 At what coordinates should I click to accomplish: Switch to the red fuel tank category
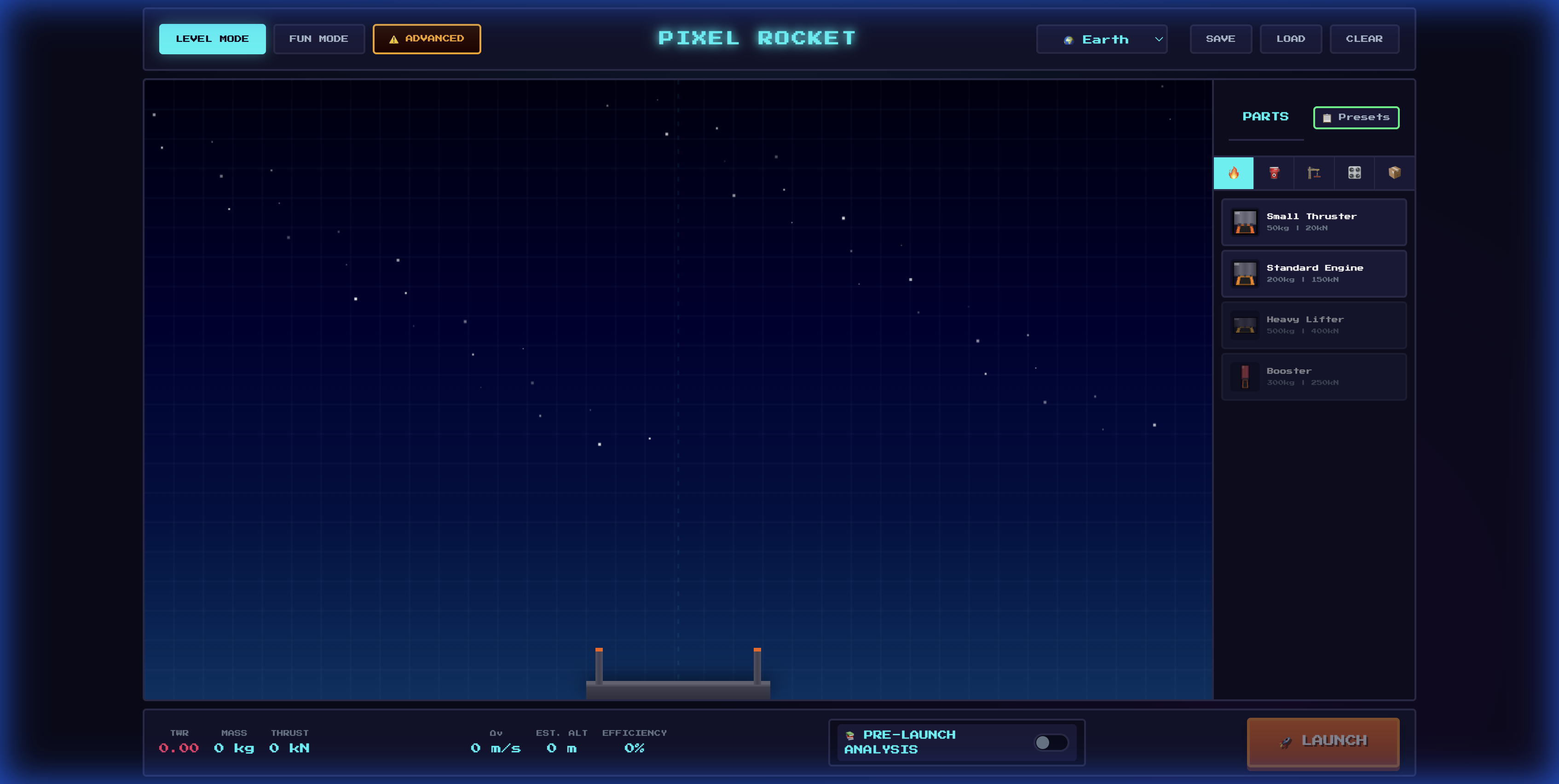[1274, 173]
